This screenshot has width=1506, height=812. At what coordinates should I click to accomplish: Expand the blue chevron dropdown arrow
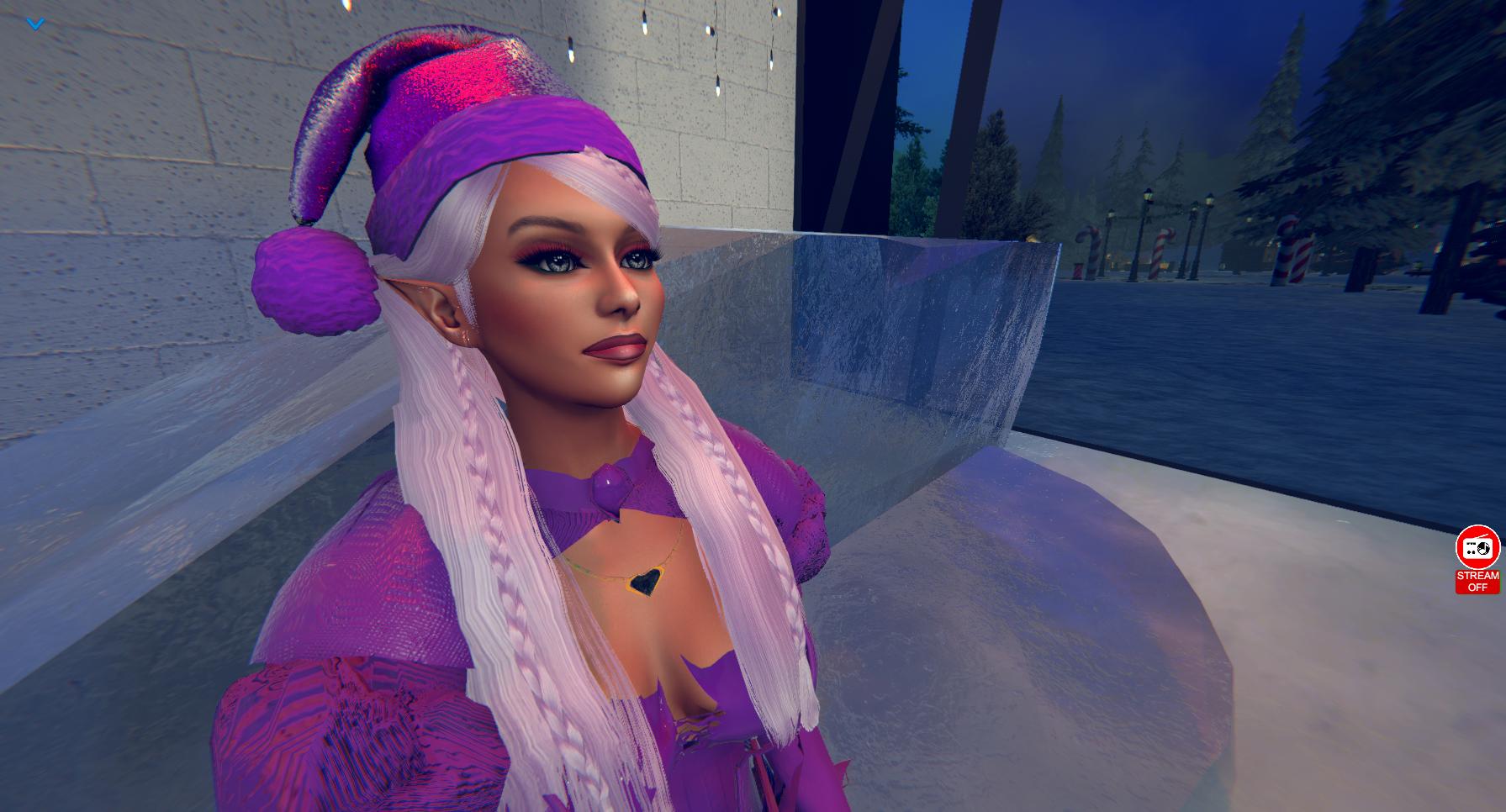[35, 24]
